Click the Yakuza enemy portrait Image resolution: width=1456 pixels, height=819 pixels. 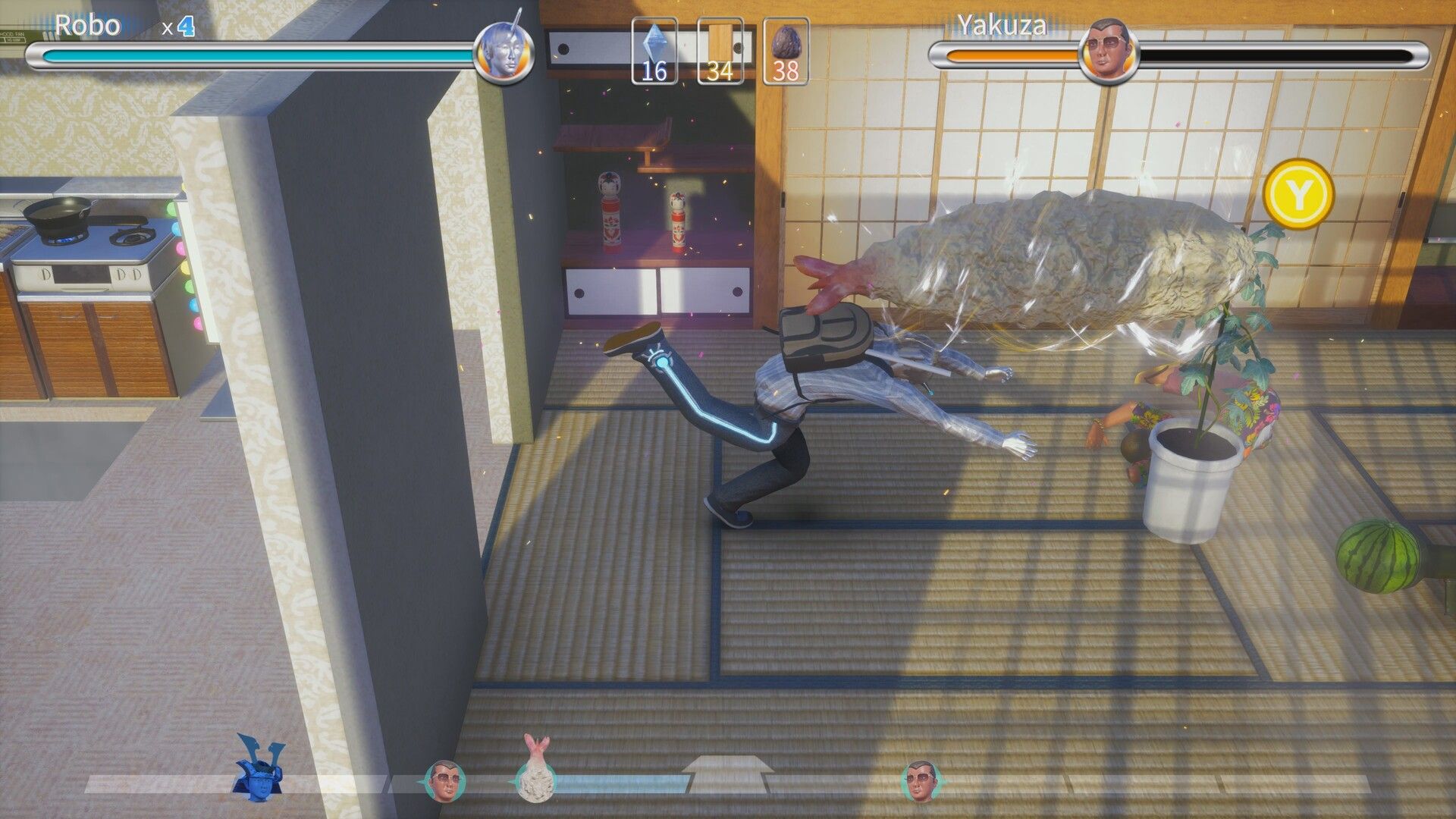tap(1109, 52)
